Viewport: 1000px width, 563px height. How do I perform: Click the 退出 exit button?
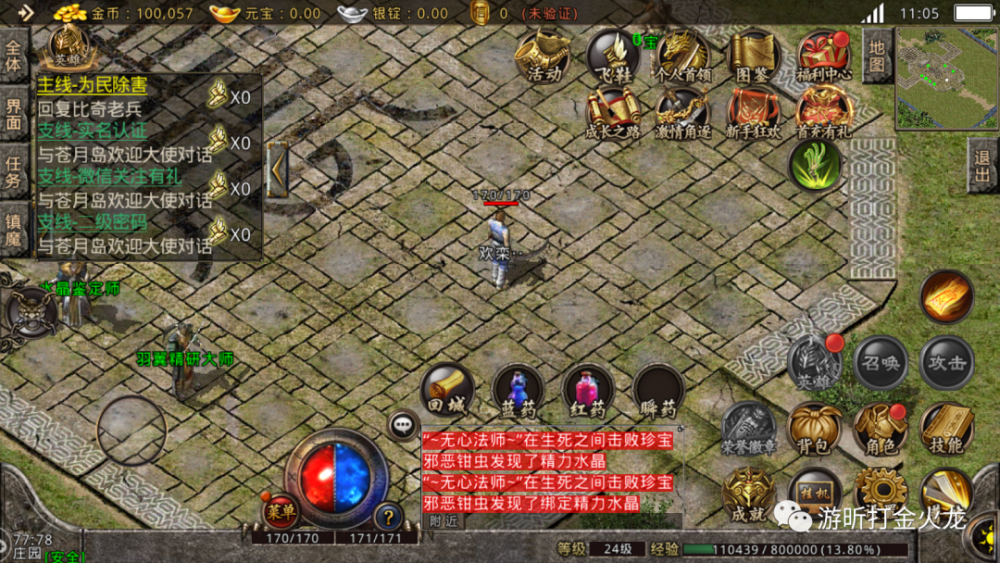pos(984,166)
